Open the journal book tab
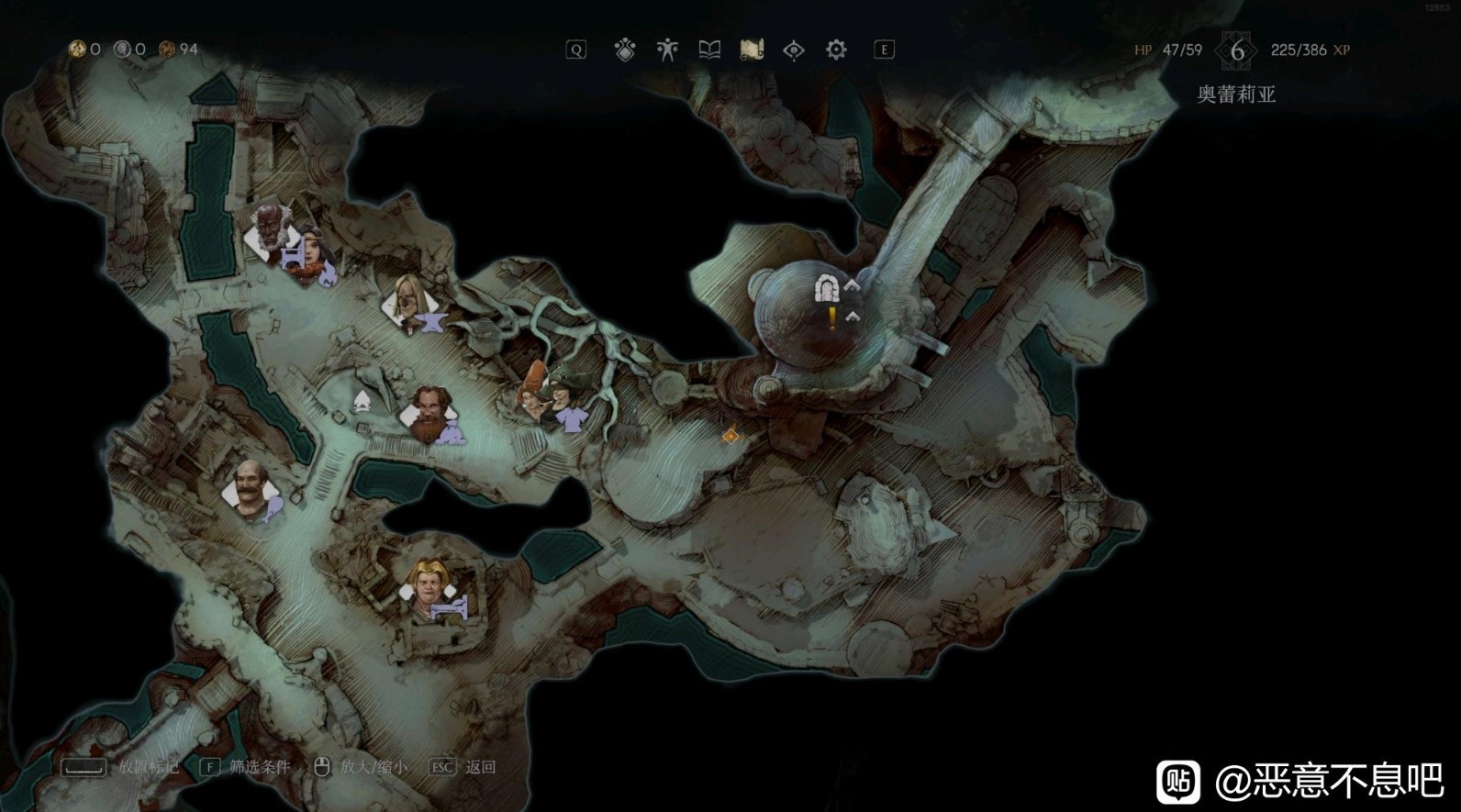 (x=709, y=50)
